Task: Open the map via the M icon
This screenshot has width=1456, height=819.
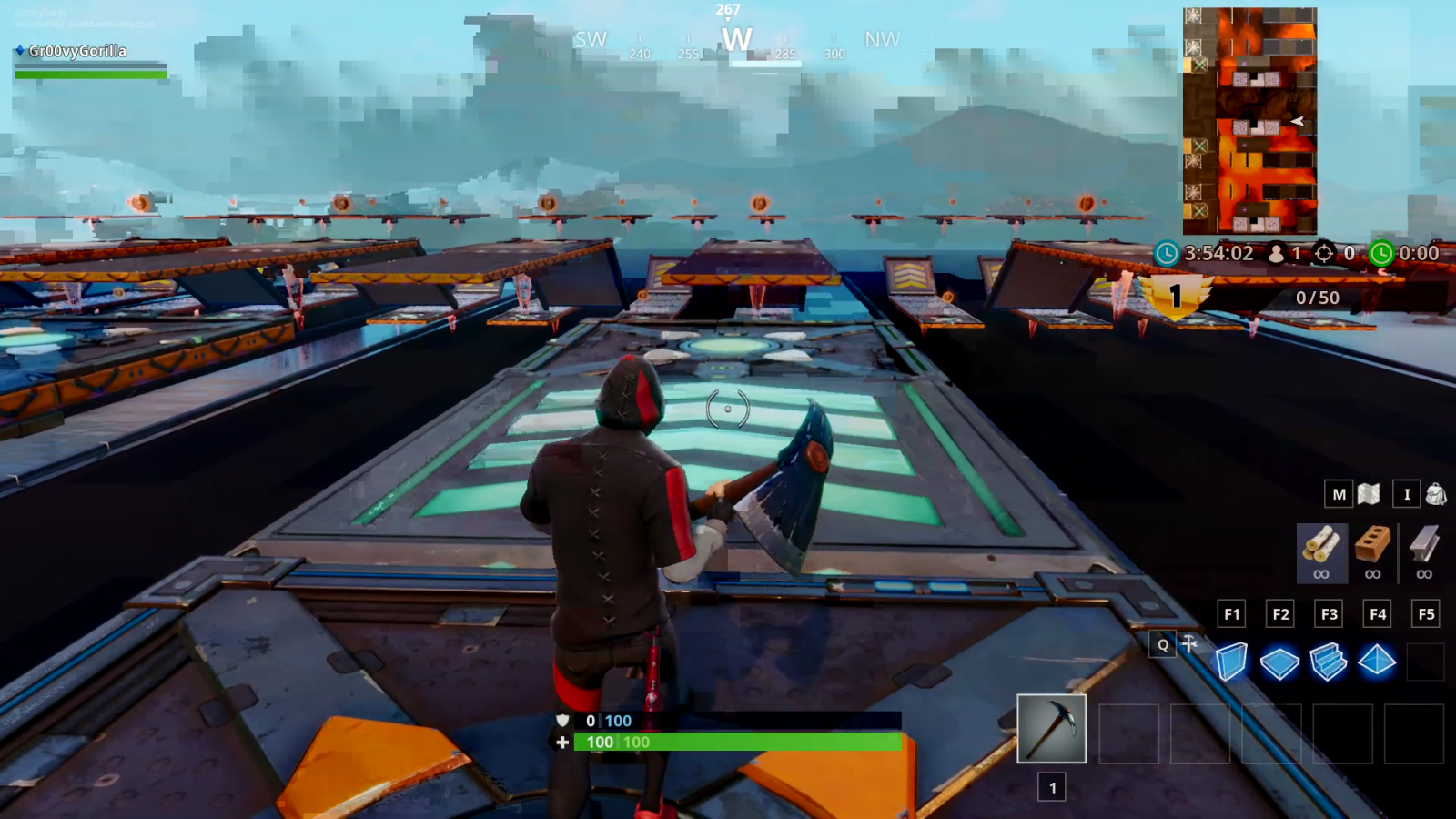Action: tap(1338, 494)
